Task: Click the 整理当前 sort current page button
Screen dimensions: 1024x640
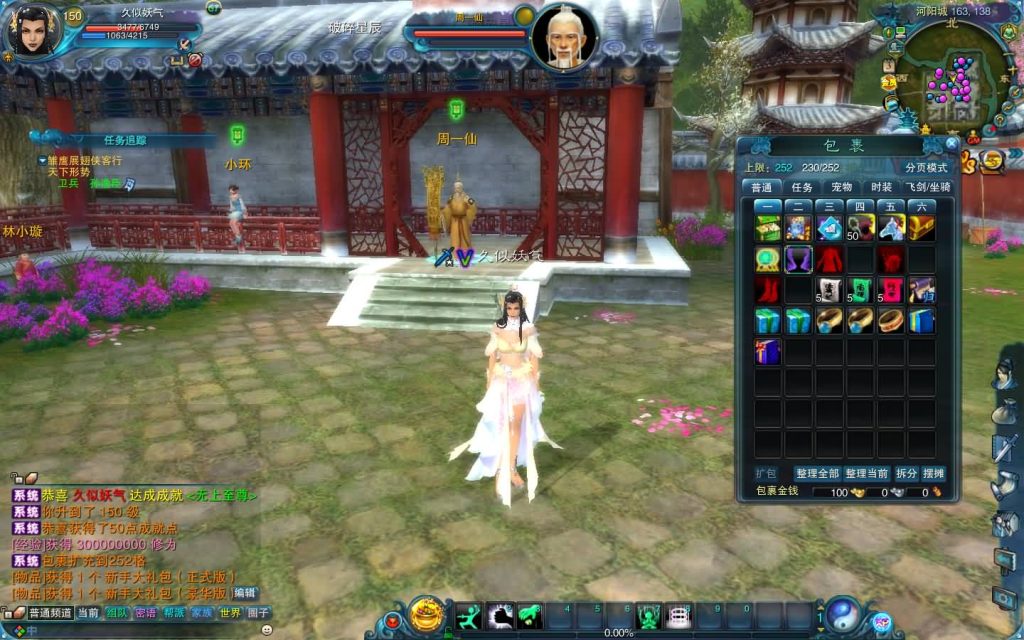Action: click(x=865, y=473)
